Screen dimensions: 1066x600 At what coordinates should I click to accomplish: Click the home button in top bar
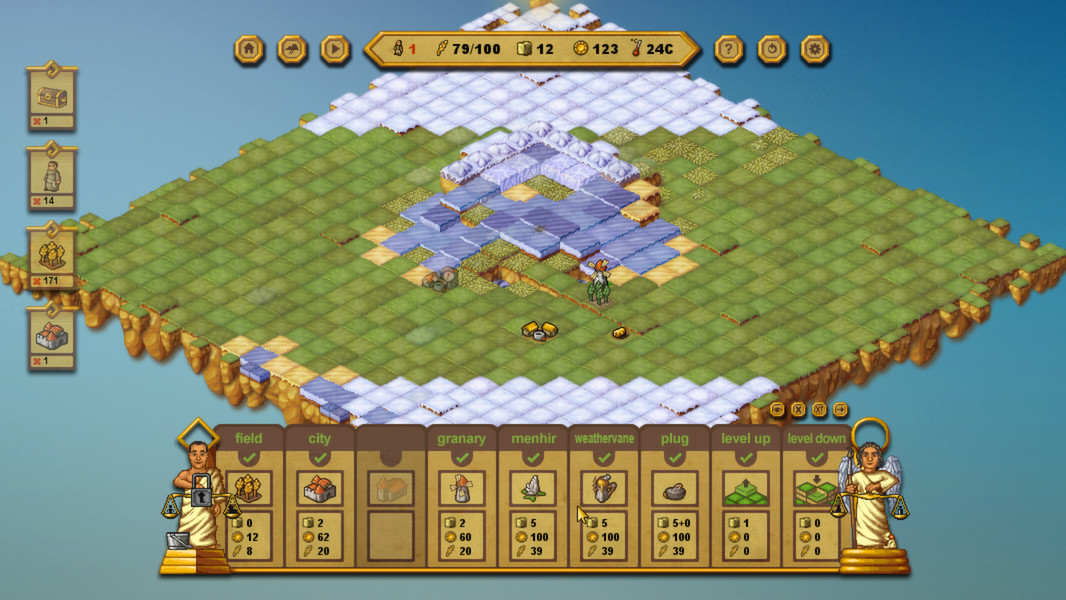coord(249,49)
